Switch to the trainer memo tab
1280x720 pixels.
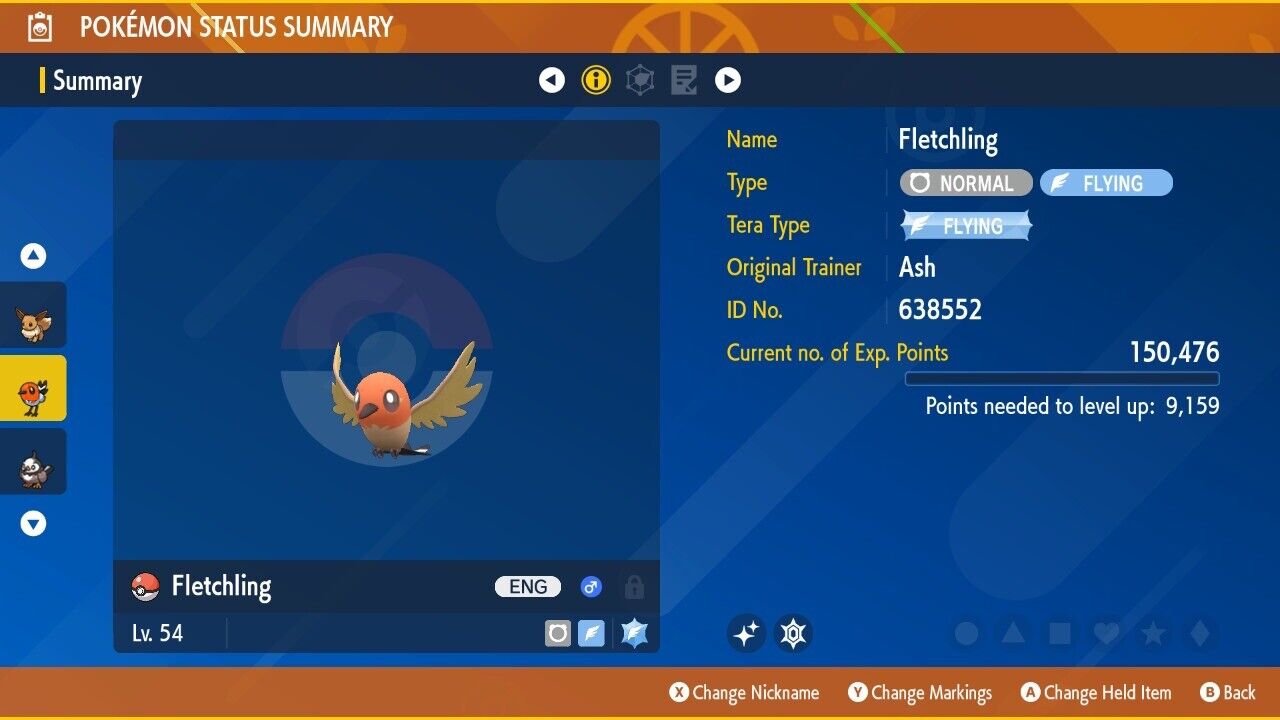[684, 80]
